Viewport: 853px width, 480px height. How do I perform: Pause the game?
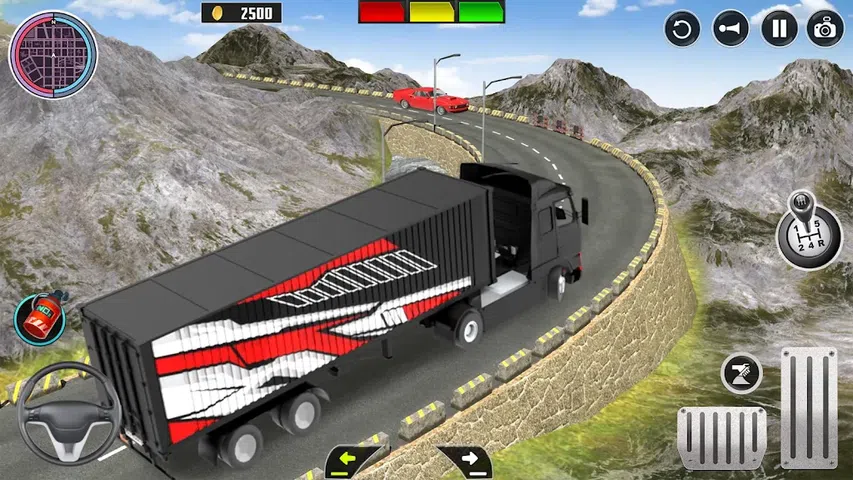[x=779, y=28]
